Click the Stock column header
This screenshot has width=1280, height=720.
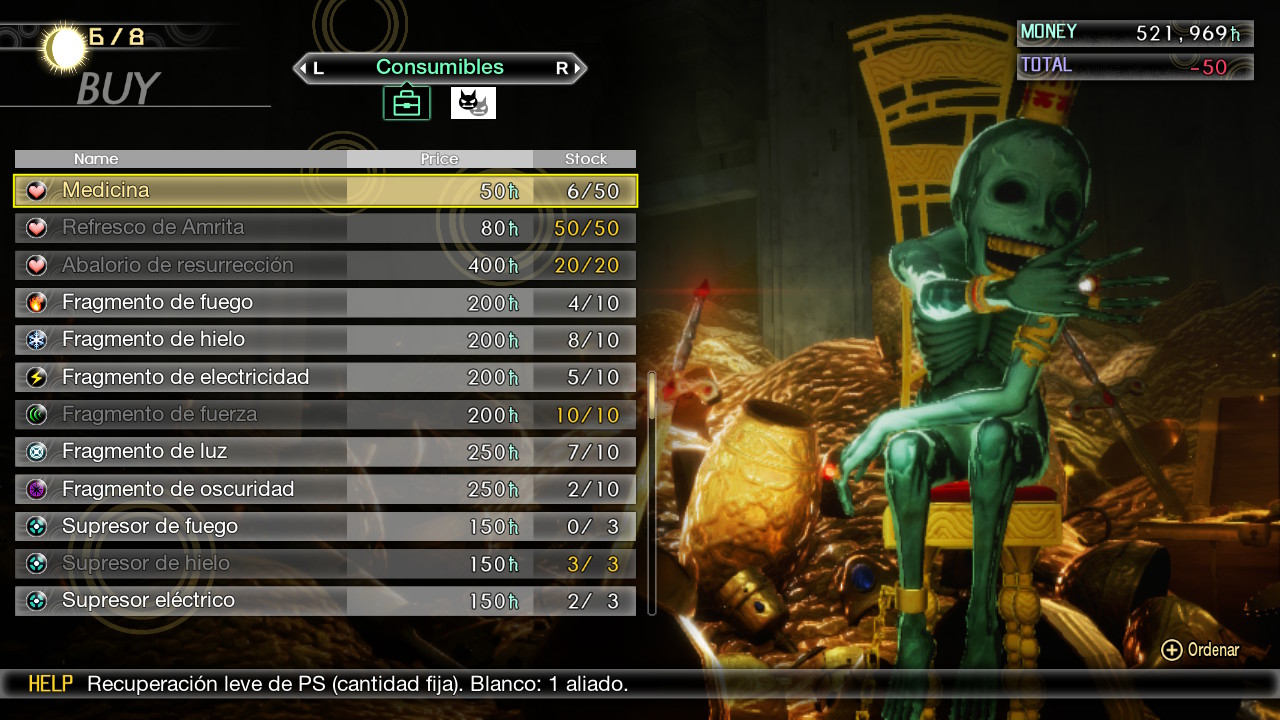pos(585,159)
